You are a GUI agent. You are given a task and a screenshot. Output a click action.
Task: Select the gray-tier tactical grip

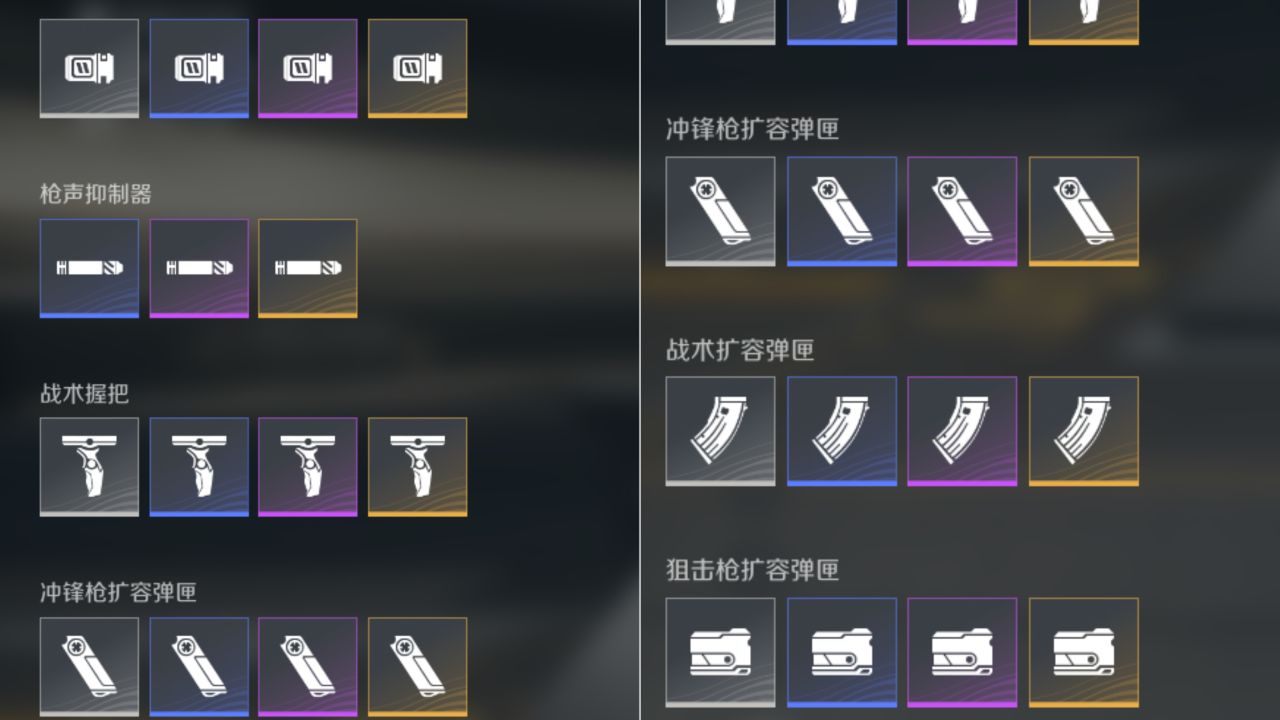coord(89,467)
